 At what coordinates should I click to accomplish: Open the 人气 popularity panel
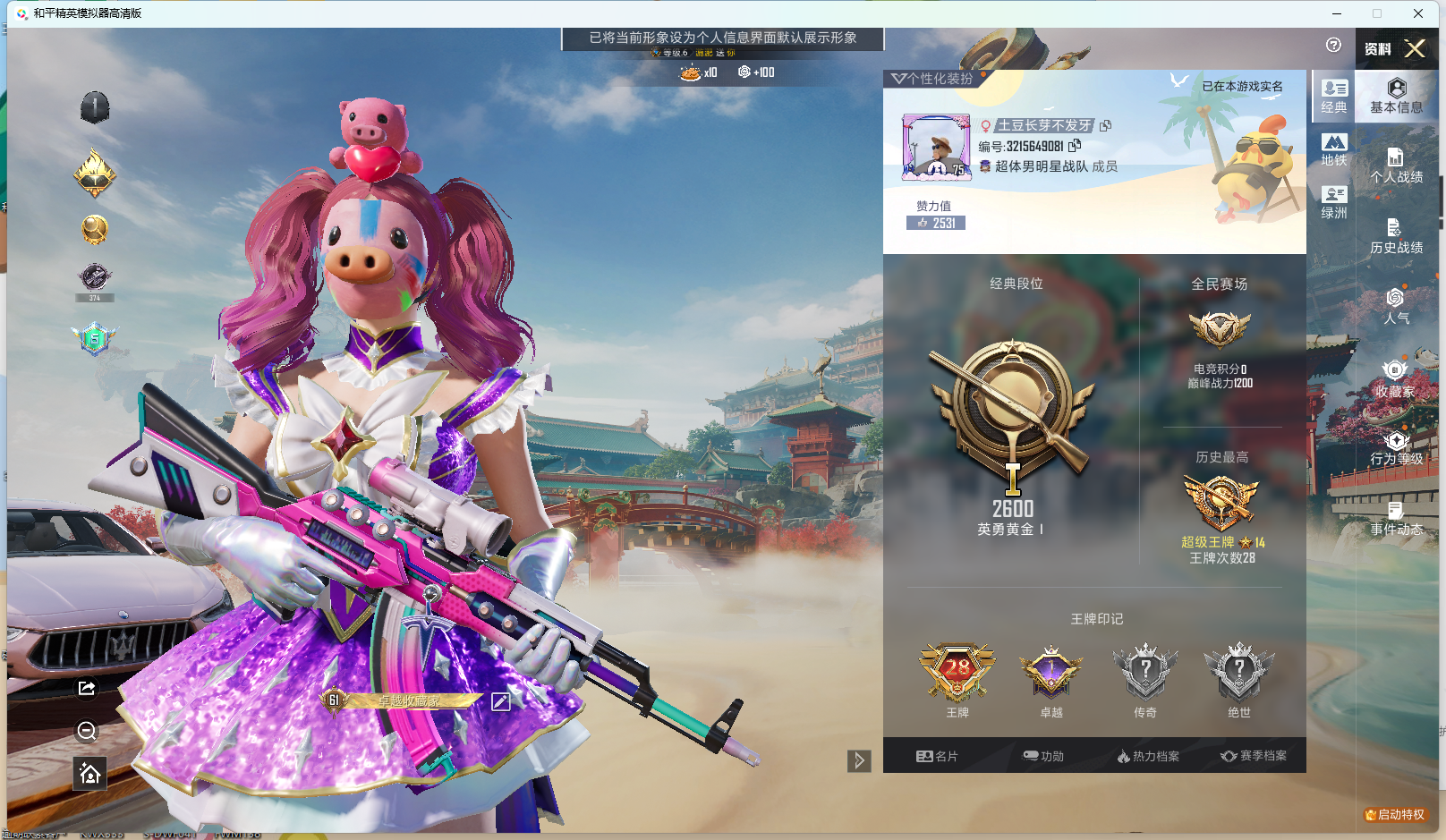[x=1396, y=310]
